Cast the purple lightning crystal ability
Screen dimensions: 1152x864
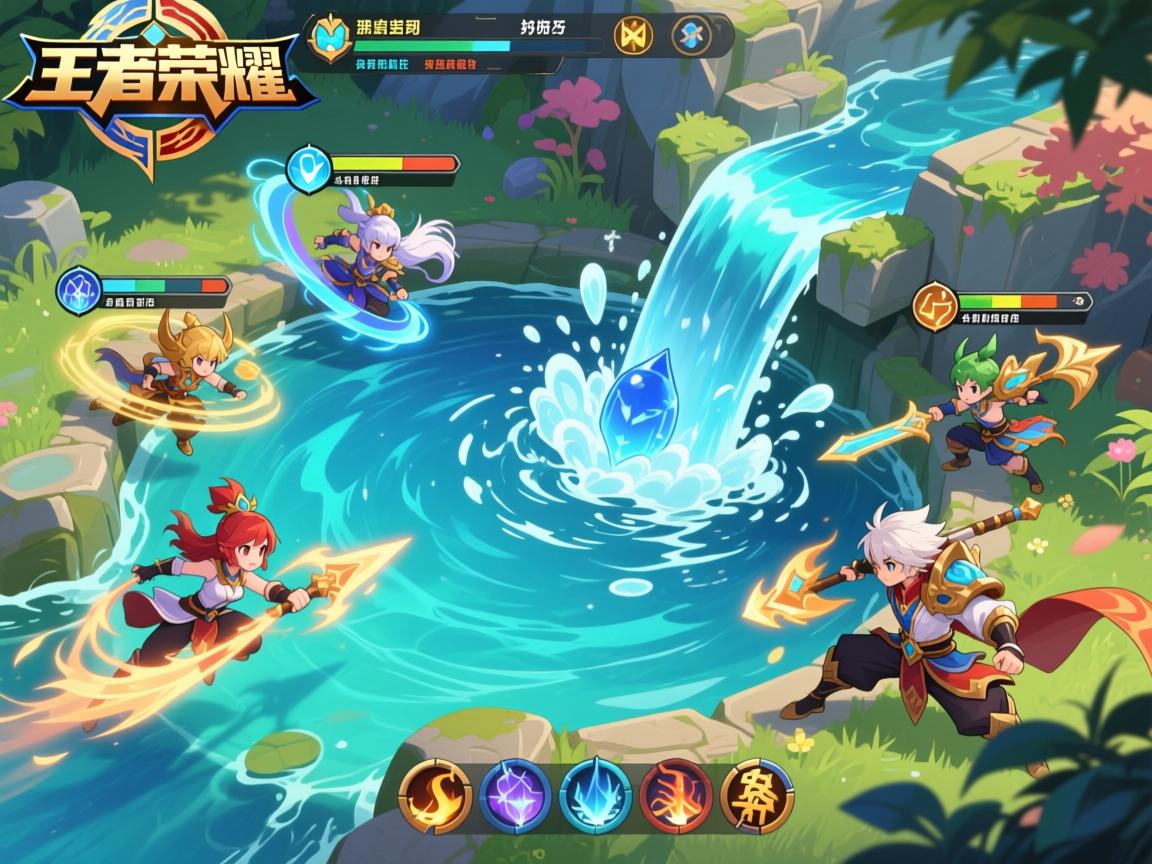click(515, 796)
